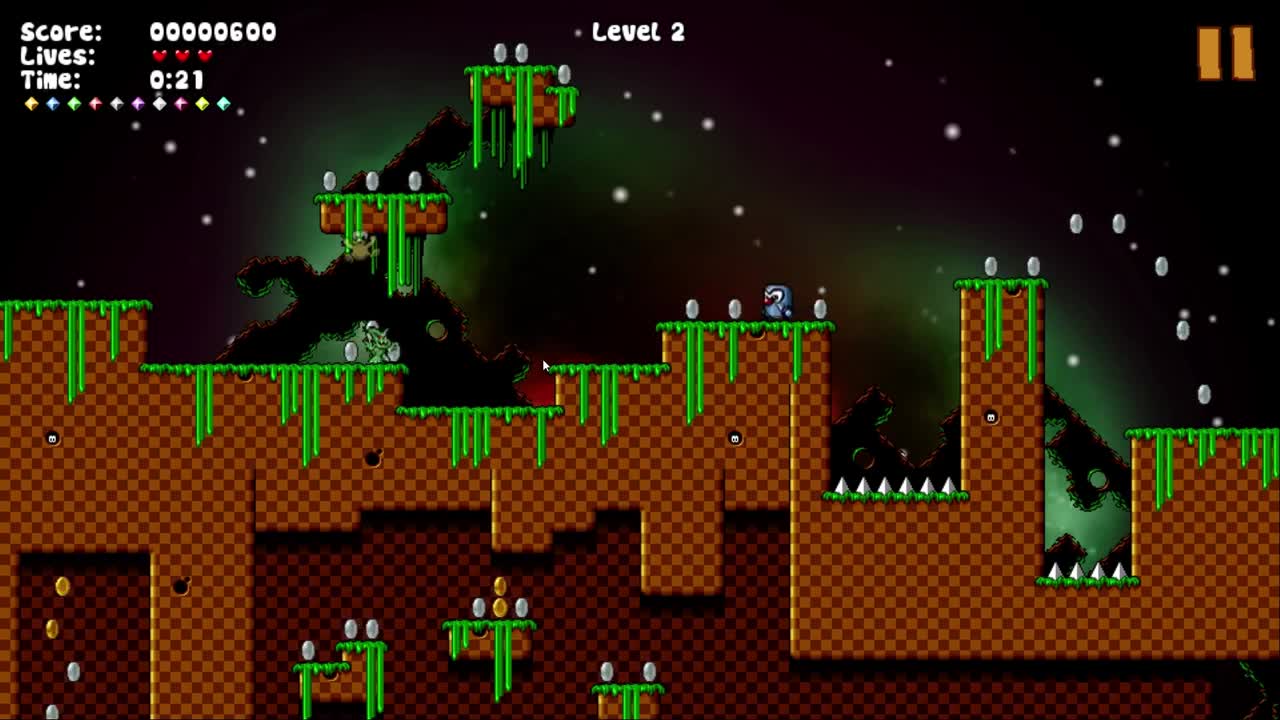This screenshot has width=1280, height=720.
Task: Select the frog character on the hill
Action: [x=358, y=245]
